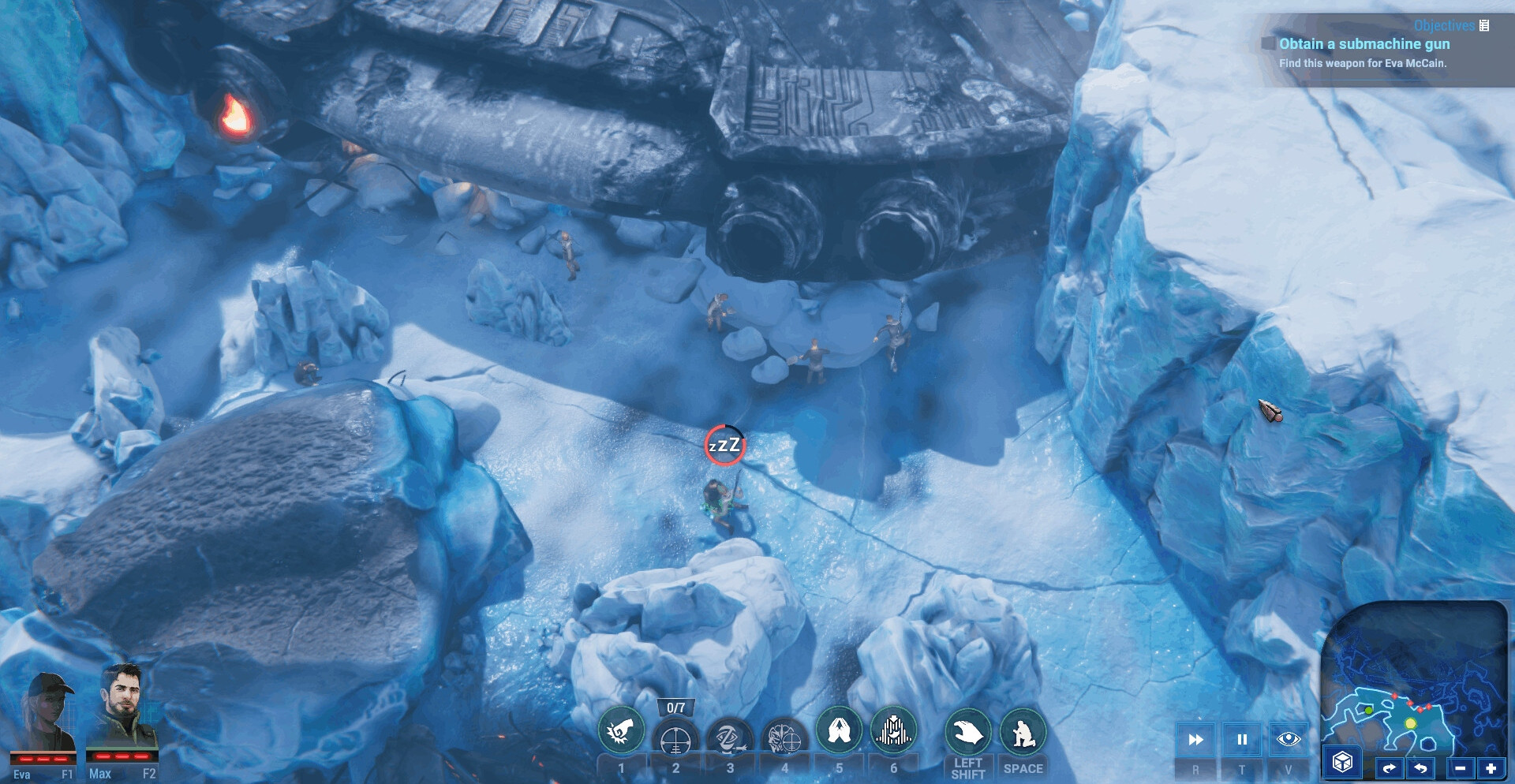Screen dimensions: 1515x784
Task: Zoom in with the plus button
Action: pos(1491,767)
